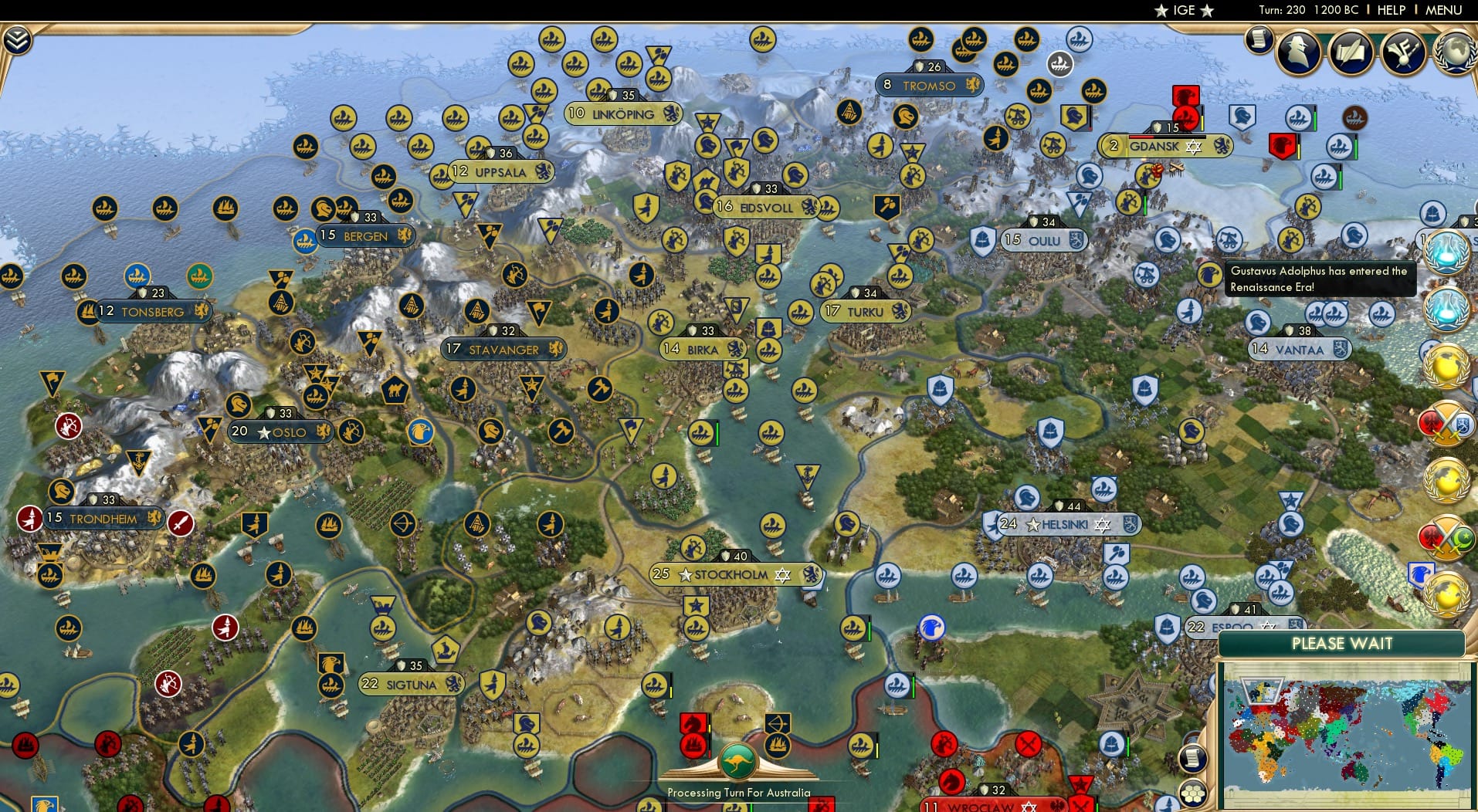
Task: Click the IGE star icon in the top bar
Action: pos(1162,10)
